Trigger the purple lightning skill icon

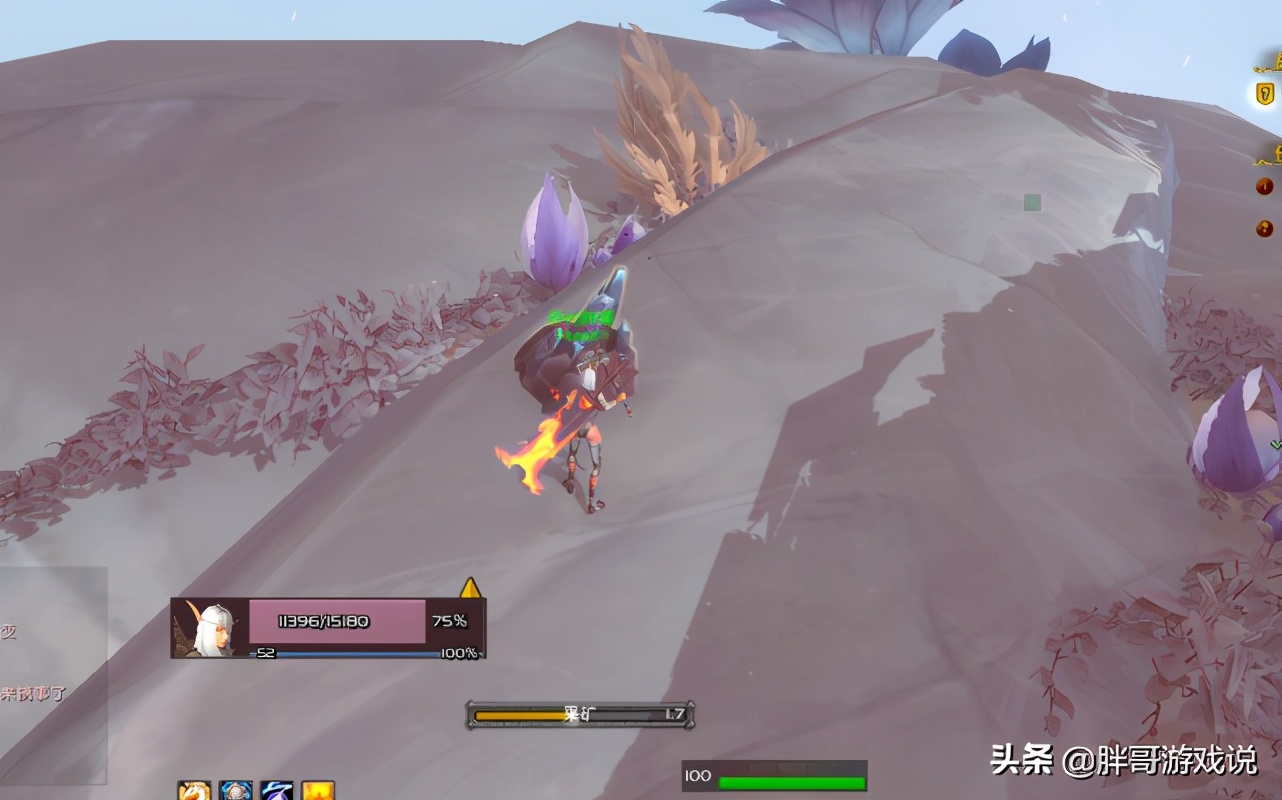(x=276, y=790)
